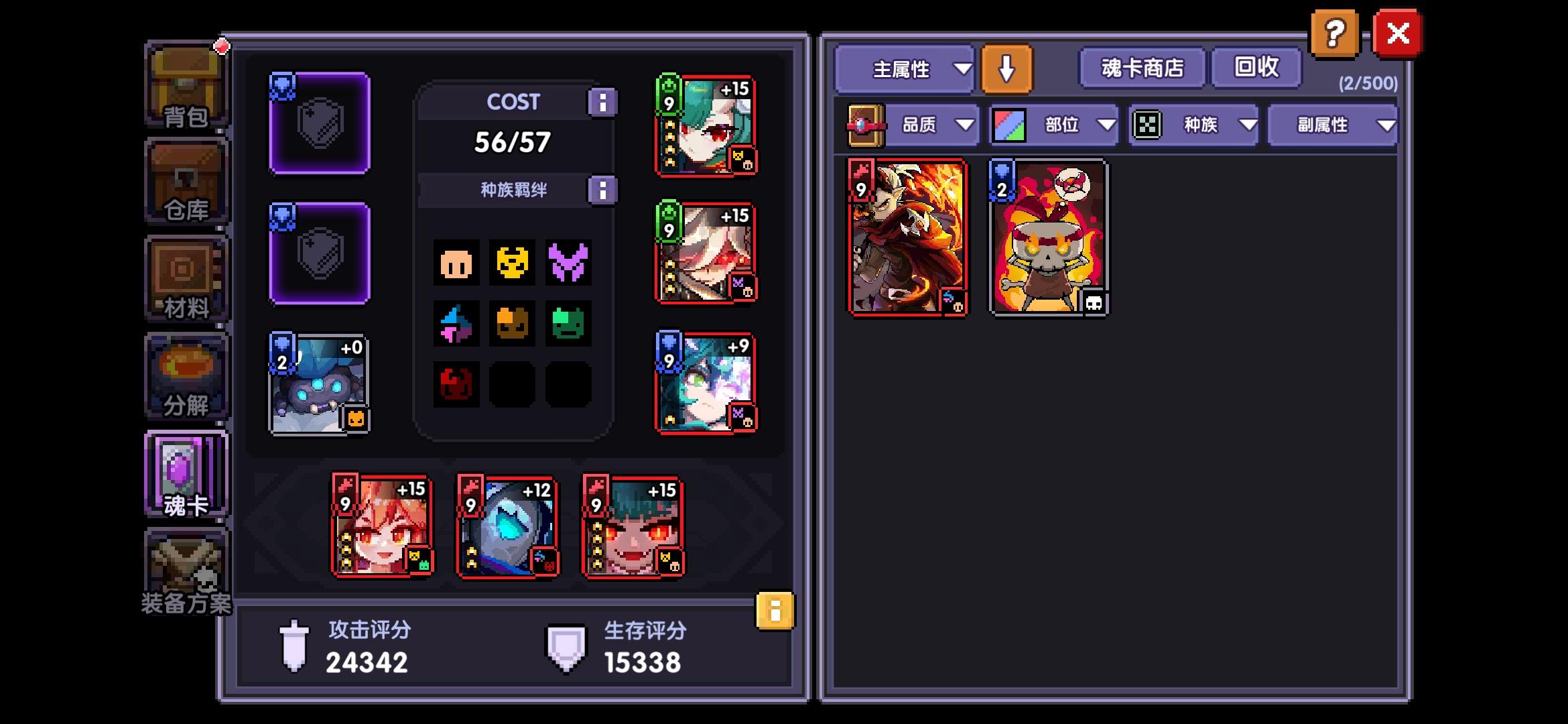Toggle the team score info button
This screenshot has width=1568, height=724.
tap(773, 612)
